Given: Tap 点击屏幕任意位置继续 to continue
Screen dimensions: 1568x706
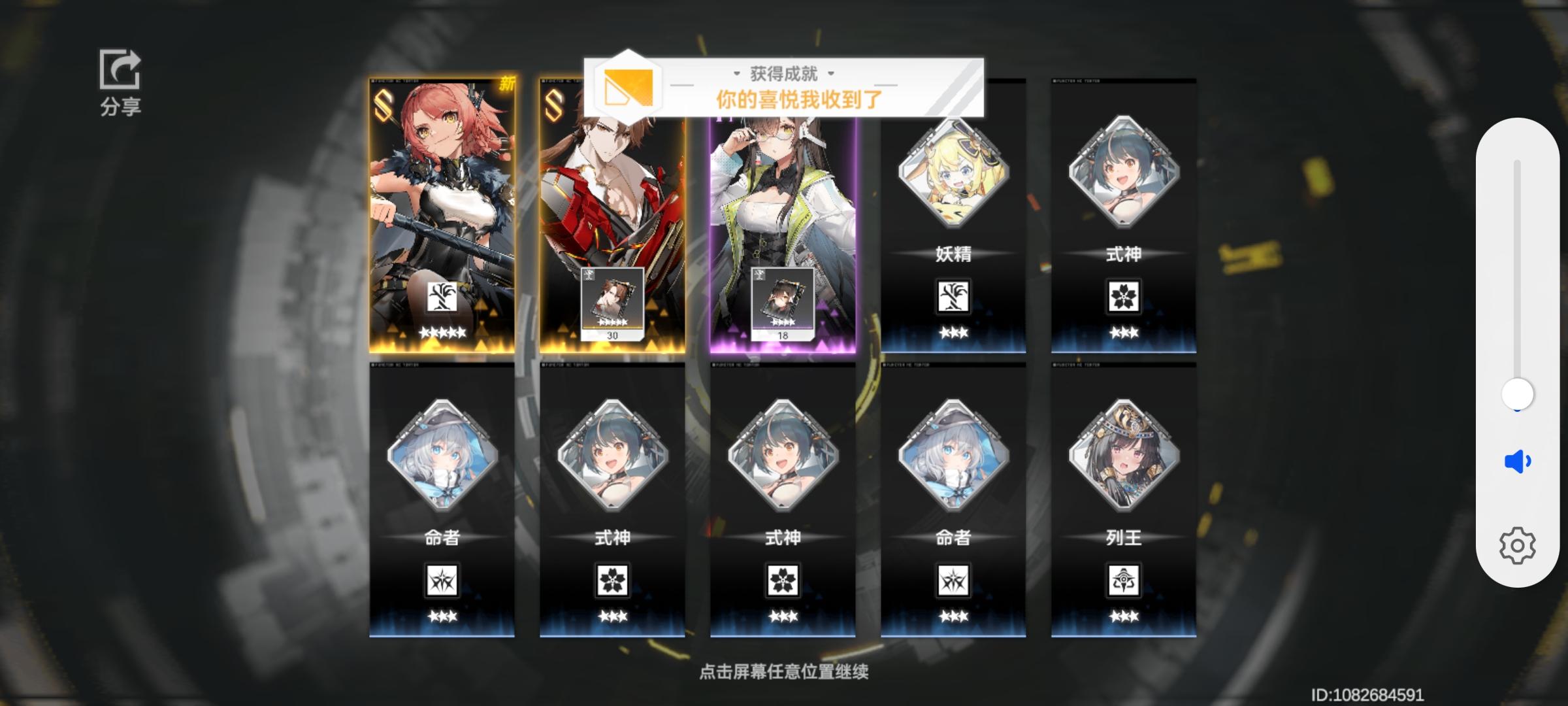Looking at the screenshot, I should (784, 671).
